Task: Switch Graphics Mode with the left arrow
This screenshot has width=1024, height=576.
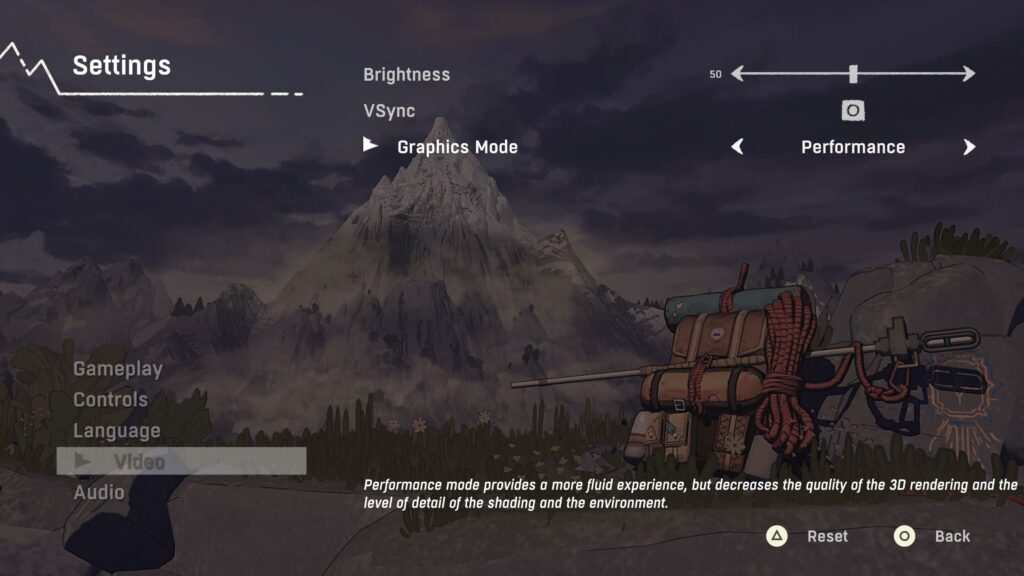Action: click(738, 147)
